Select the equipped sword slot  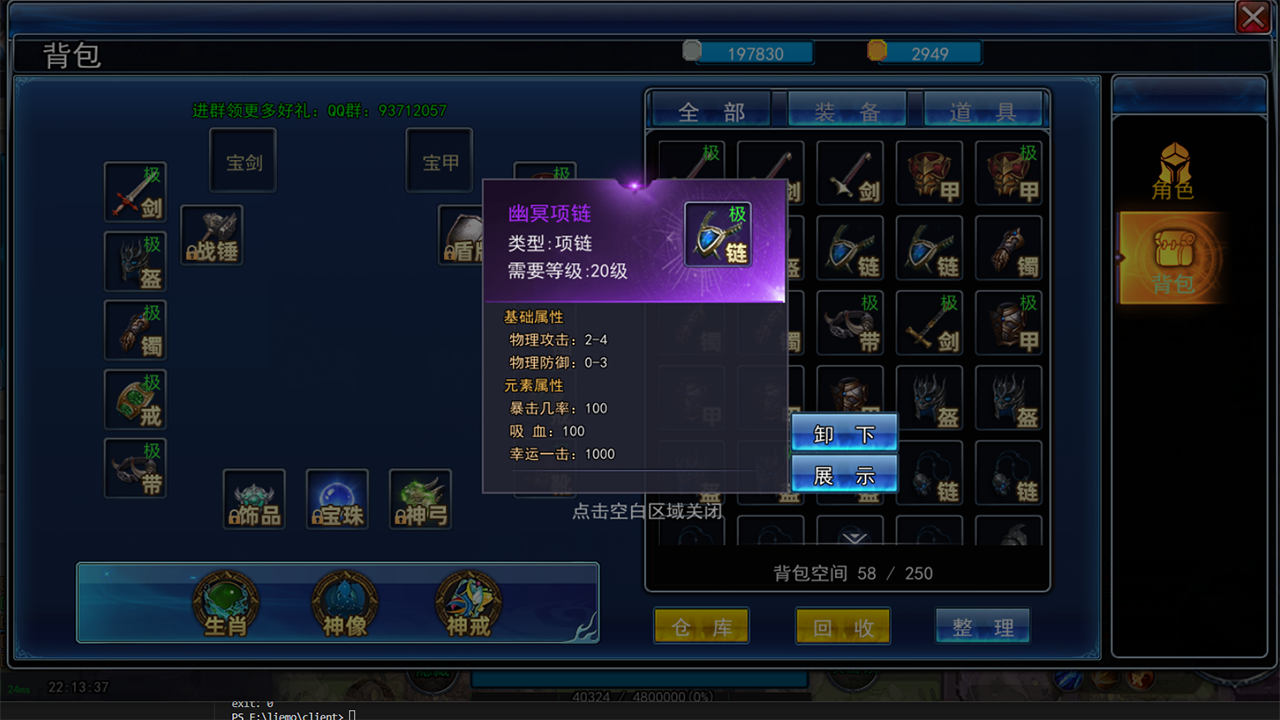point(135,192)
